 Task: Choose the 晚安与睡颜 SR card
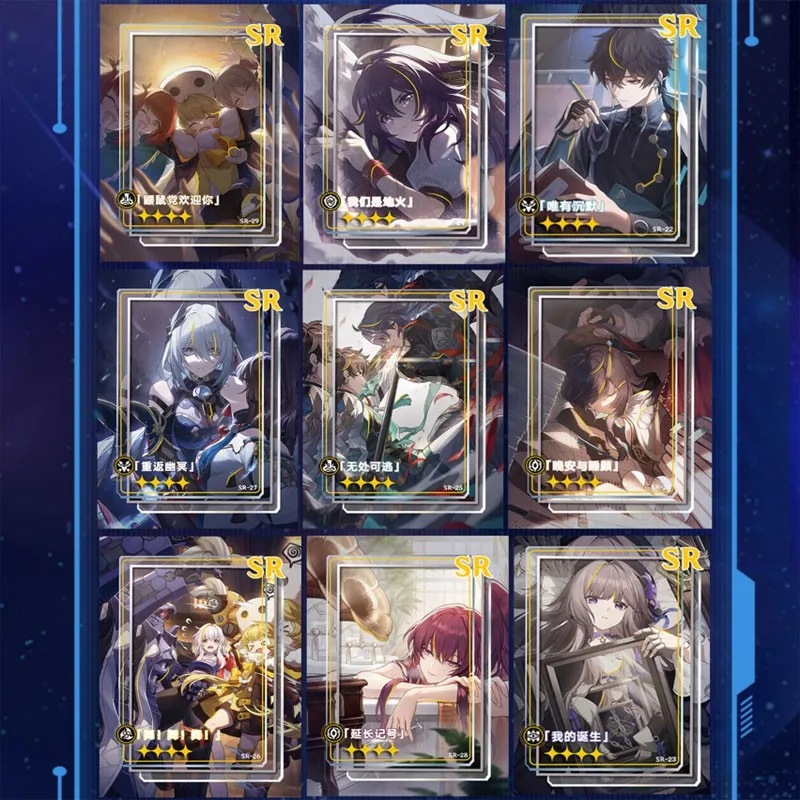[x=608, y=395]
